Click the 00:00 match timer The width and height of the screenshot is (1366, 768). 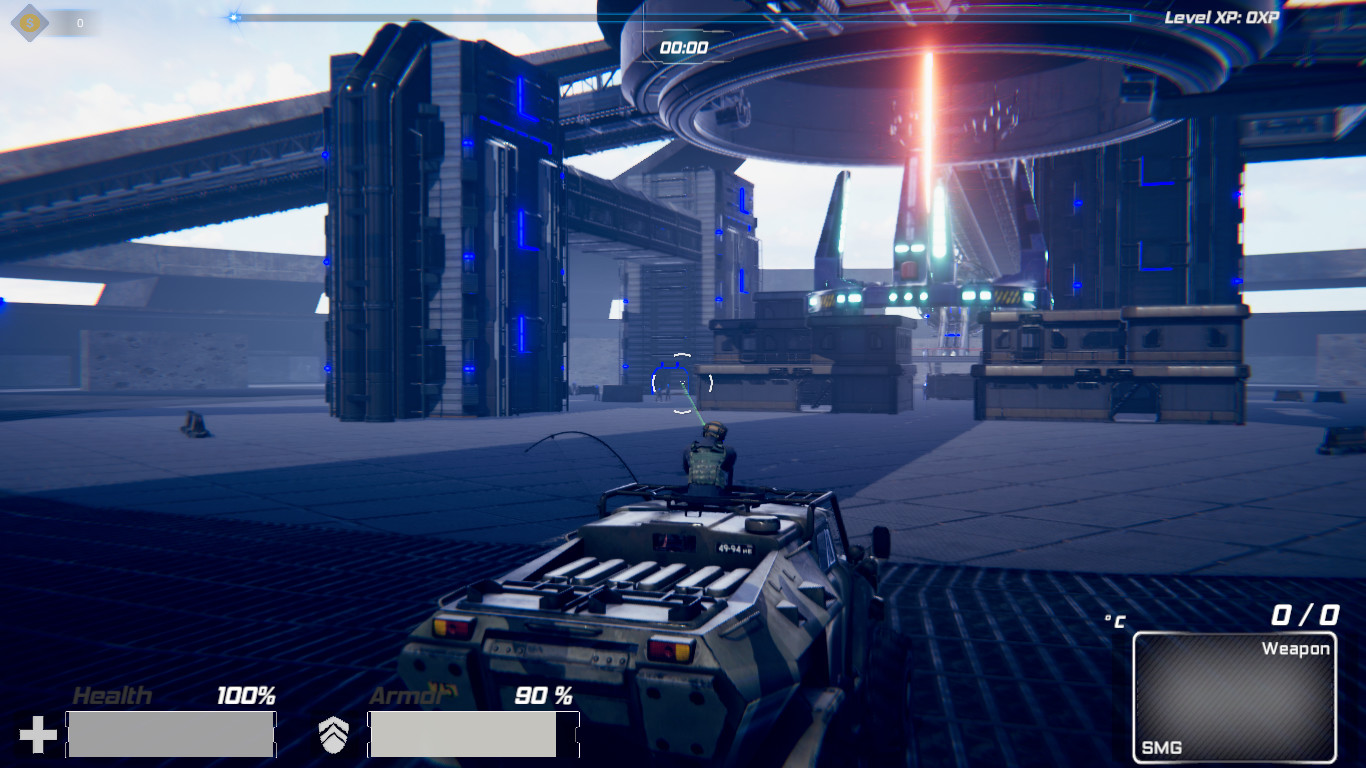click(683, 44)
